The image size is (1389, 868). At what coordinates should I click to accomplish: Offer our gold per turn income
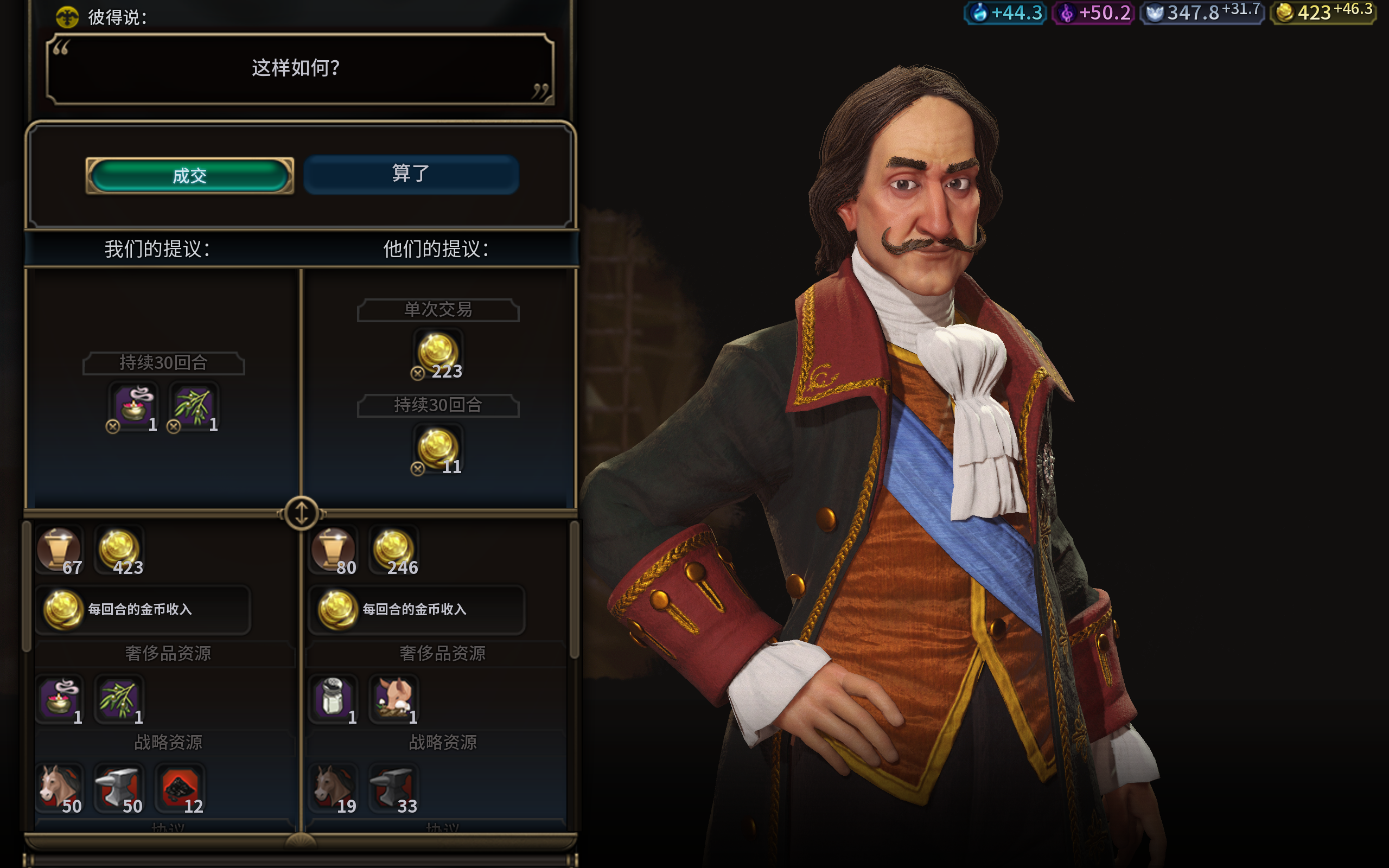click(142, 609)
